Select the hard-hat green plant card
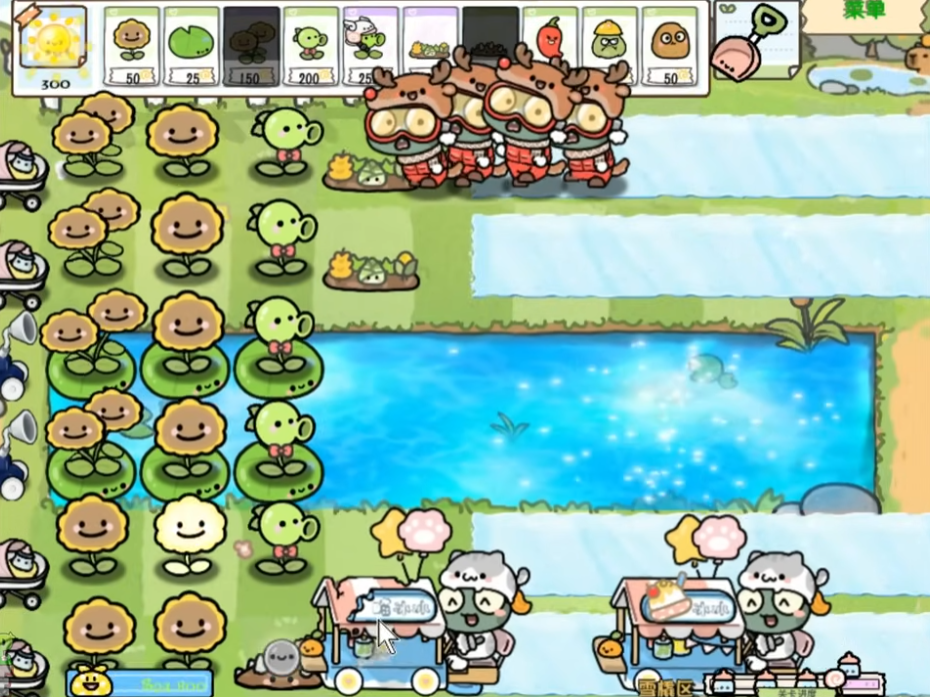The width and height of the screenshot is (930, 697). pyautogui.click(x=609, y=45)
